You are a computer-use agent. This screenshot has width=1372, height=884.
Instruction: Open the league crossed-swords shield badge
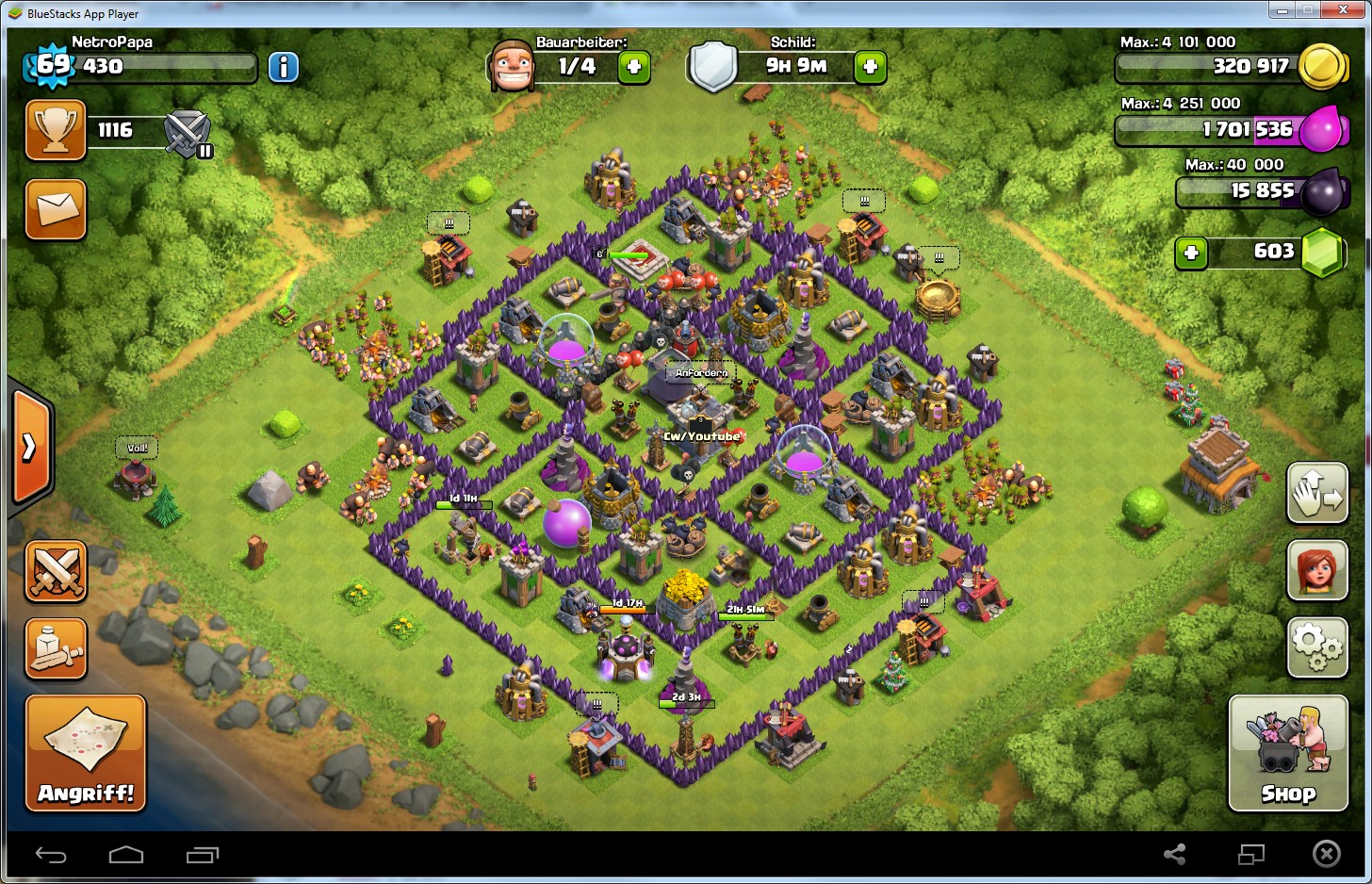(188, 133)
